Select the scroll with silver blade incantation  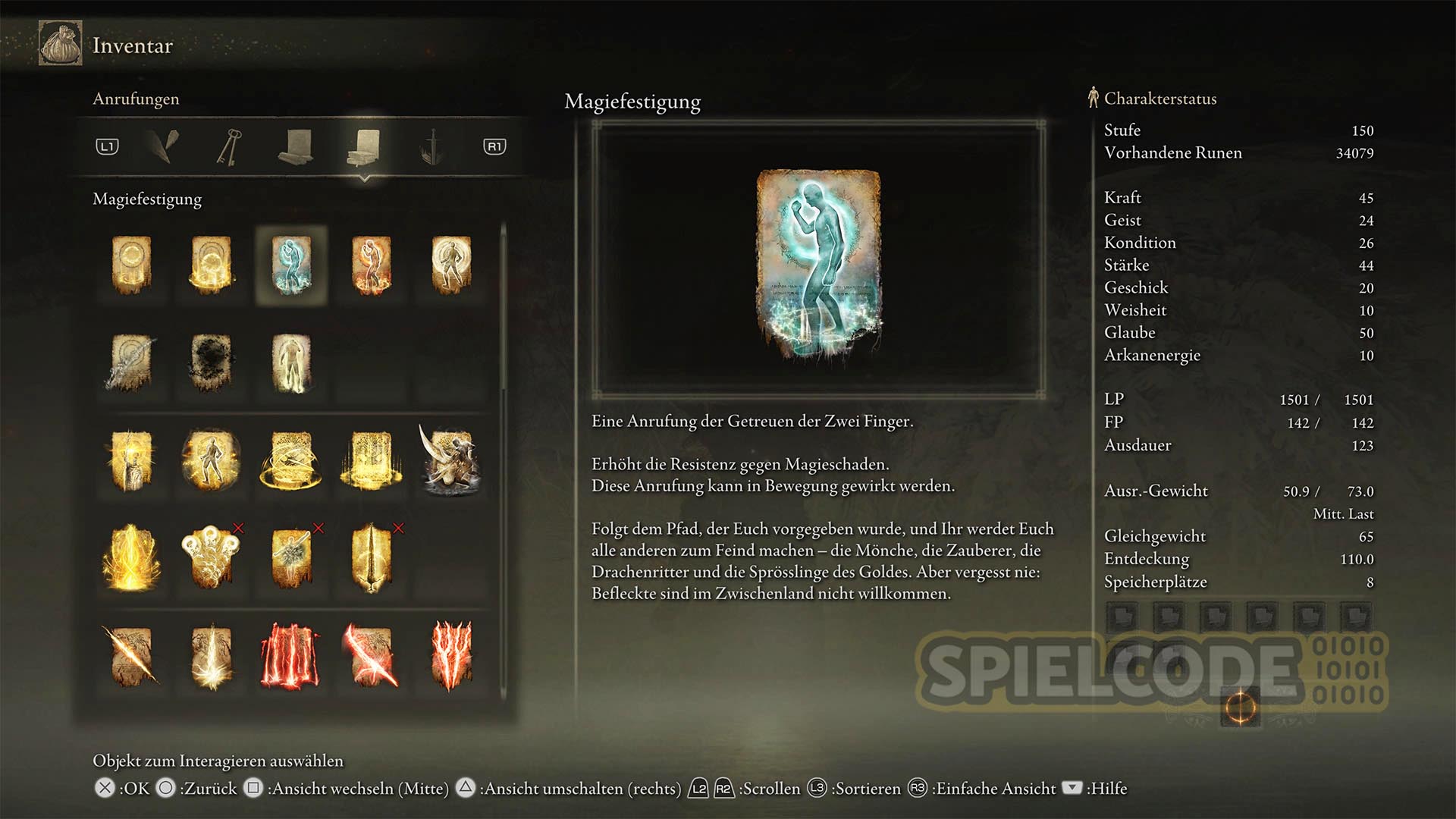point(131,363)
